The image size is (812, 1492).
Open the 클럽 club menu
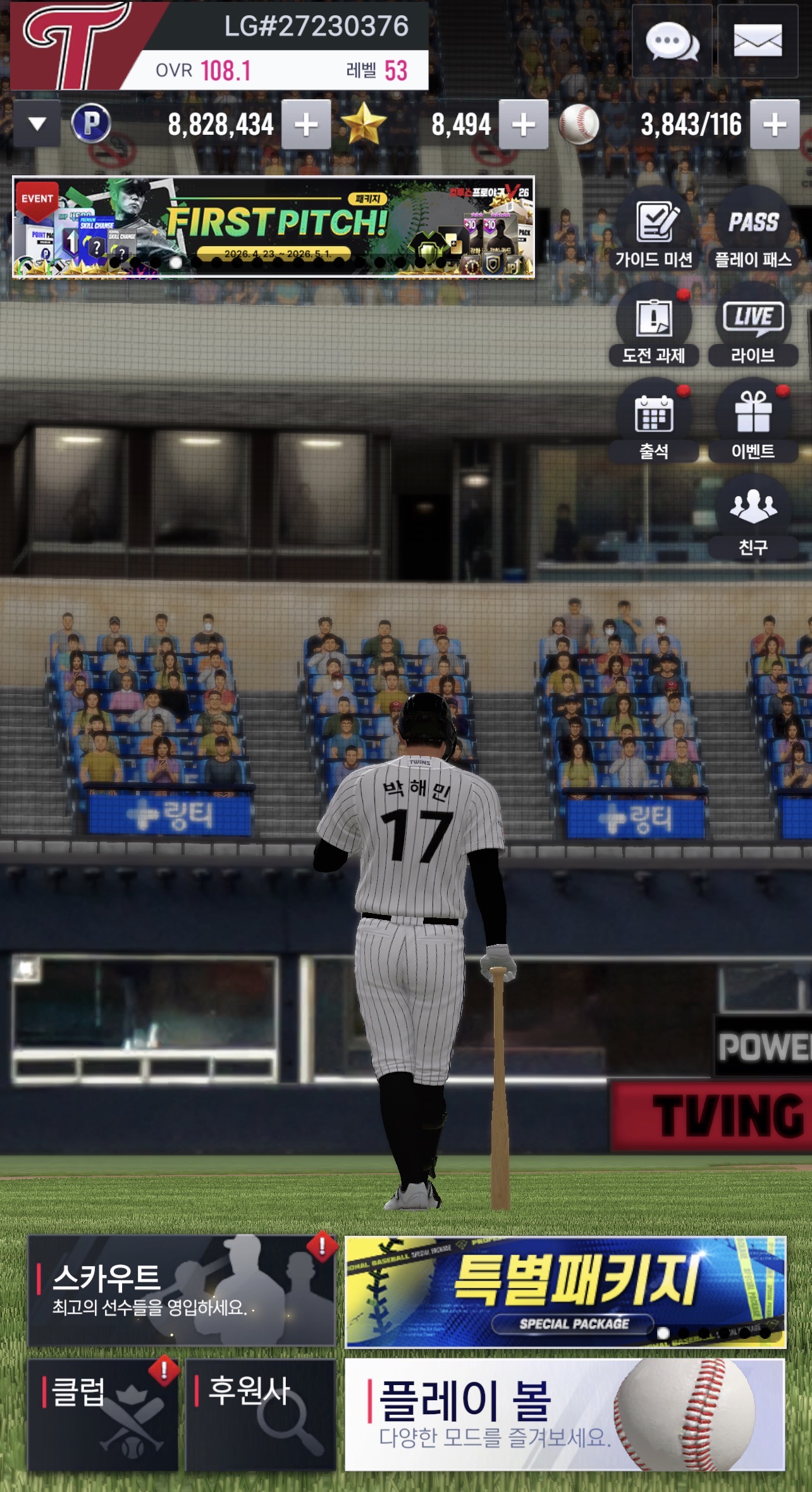(102, 1415)
